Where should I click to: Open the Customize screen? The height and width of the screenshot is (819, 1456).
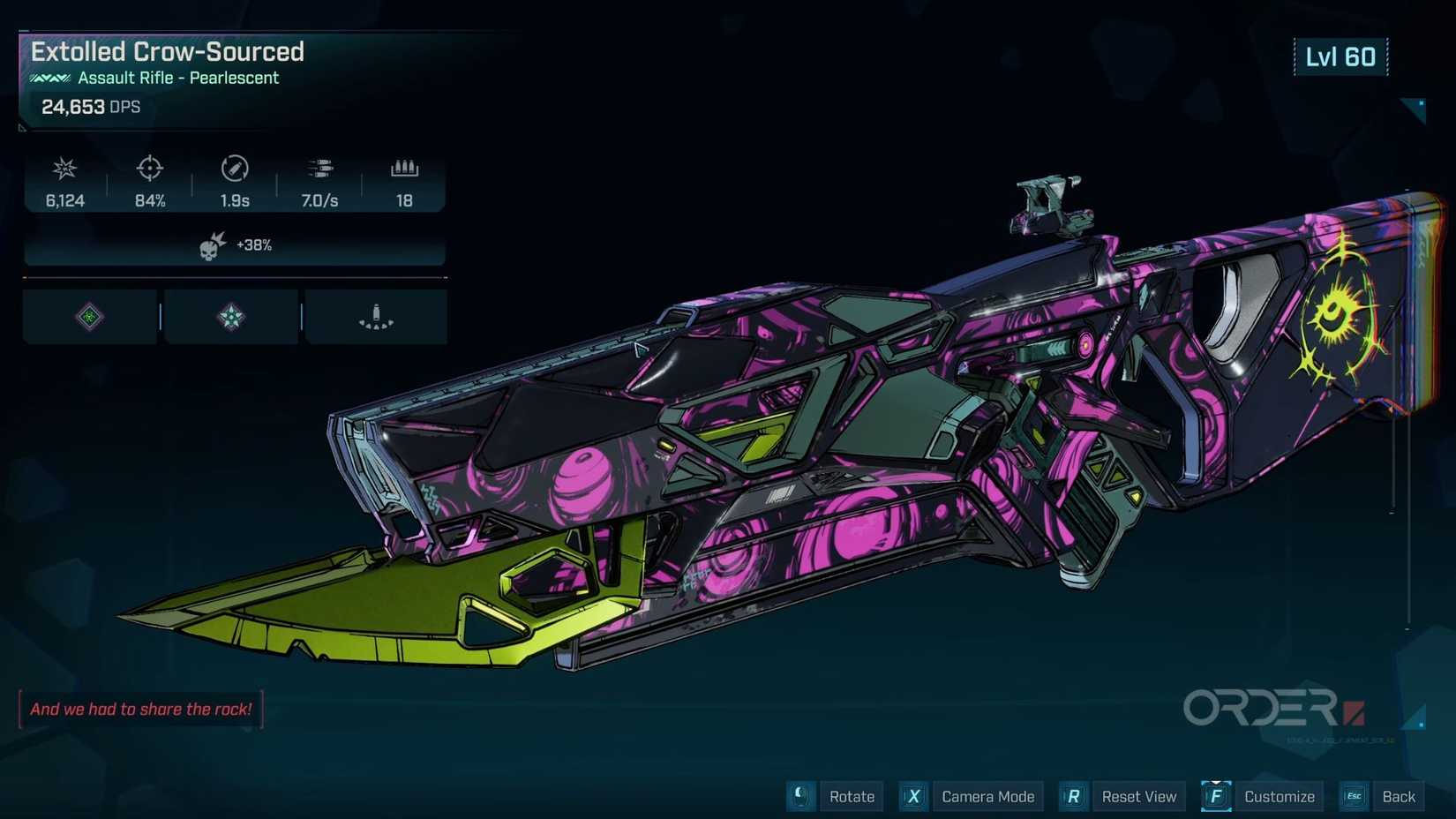pyautogui.click(x=1280, y=796)
